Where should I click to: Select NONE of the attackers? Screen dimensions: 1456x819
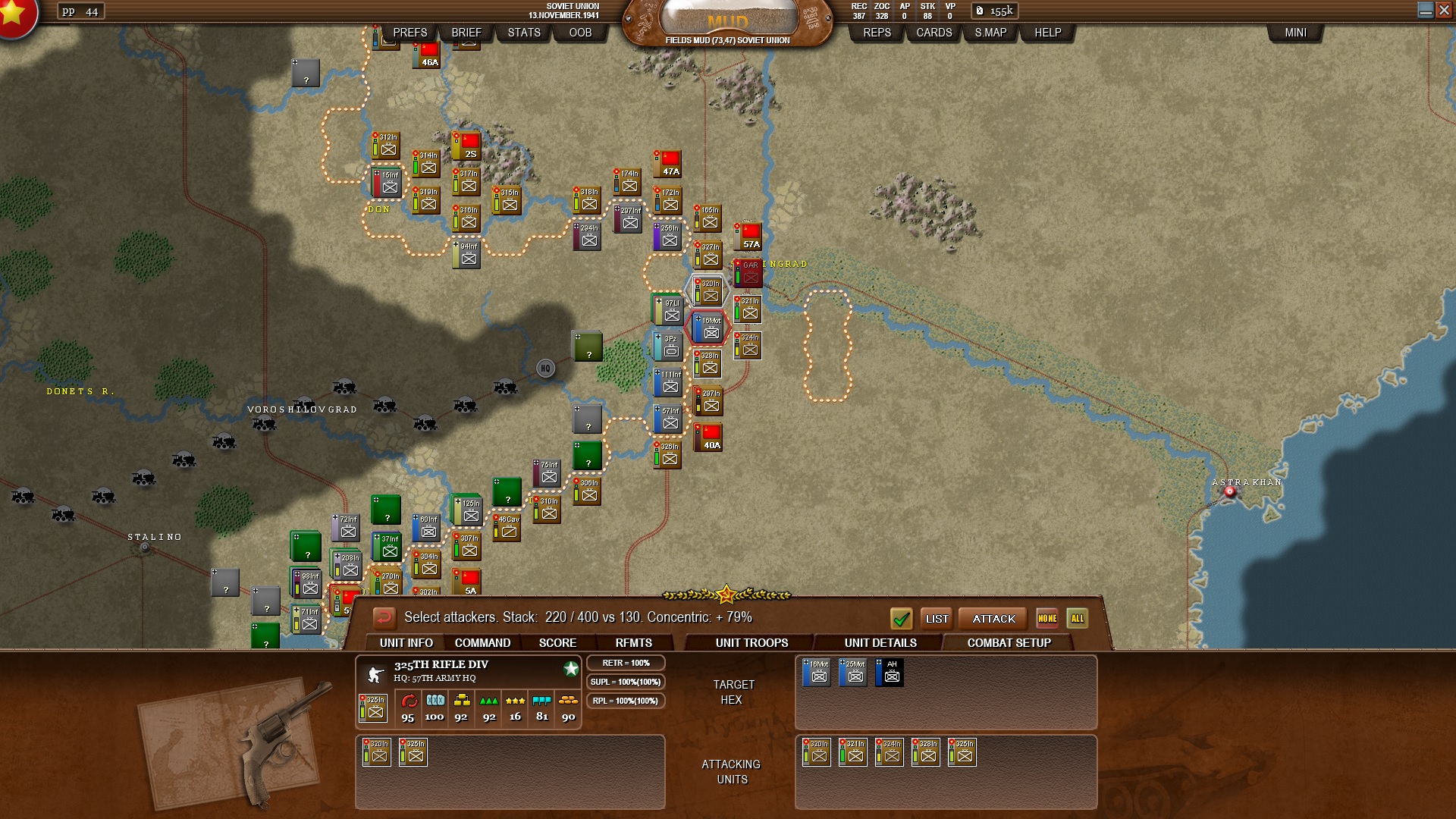tap(1047, 619)
